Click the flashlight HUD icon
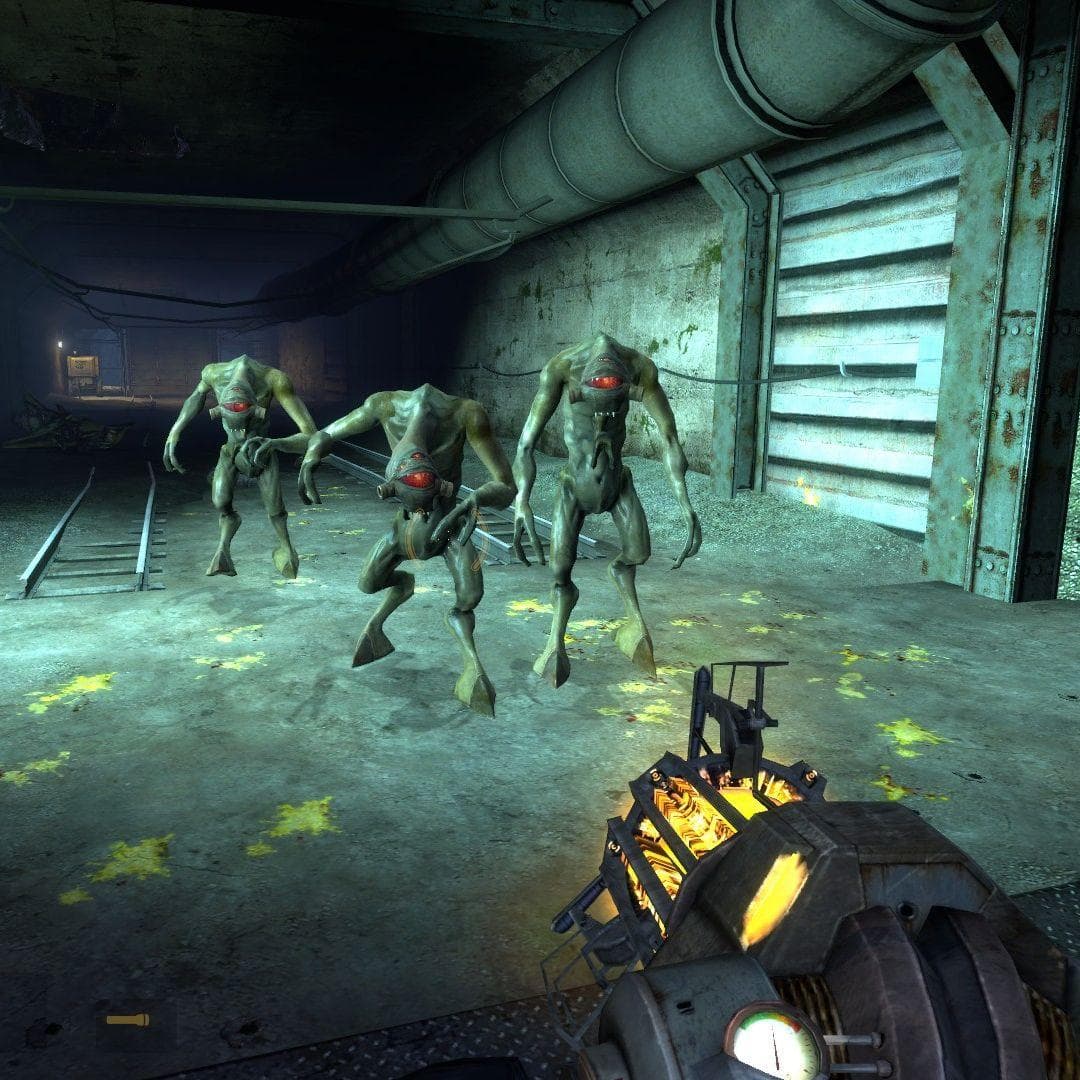Viewport: 1080px width, 1080px height. [x=128, y=1020]
